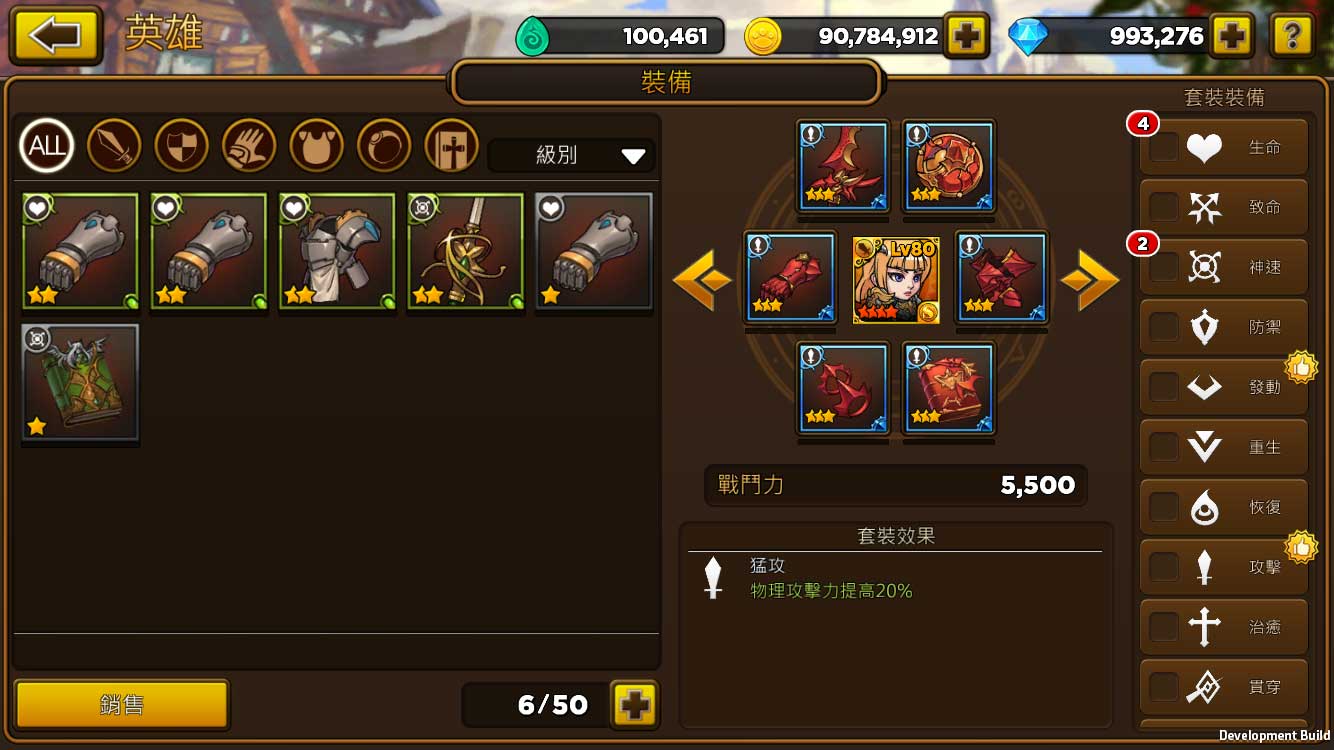Screen dimensions: 1334x750
Task: Toggle the 攻擊 set equipment checkbox
Action: [x=1163, y=567]
